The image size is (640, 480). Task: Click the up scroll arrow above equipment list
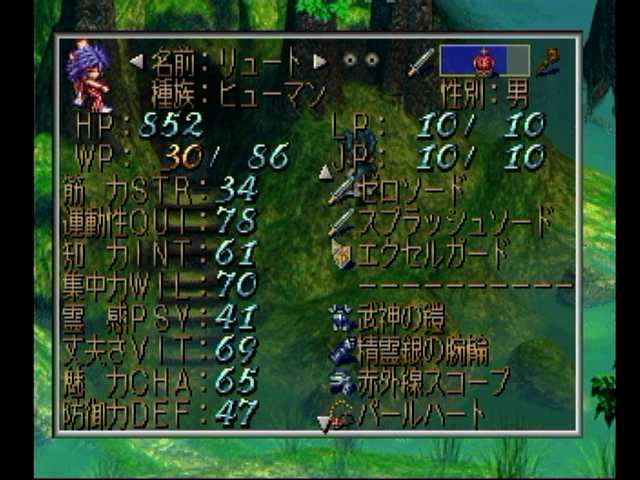[325, 172]
